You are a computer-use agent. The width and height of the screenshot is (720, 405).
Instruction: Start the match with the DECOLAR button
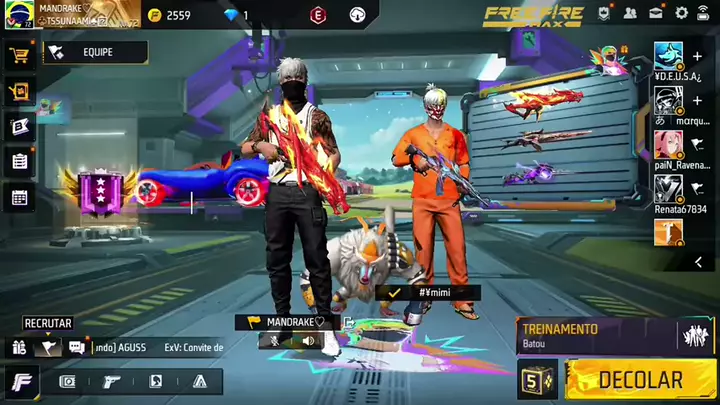[x=640, y=380]
